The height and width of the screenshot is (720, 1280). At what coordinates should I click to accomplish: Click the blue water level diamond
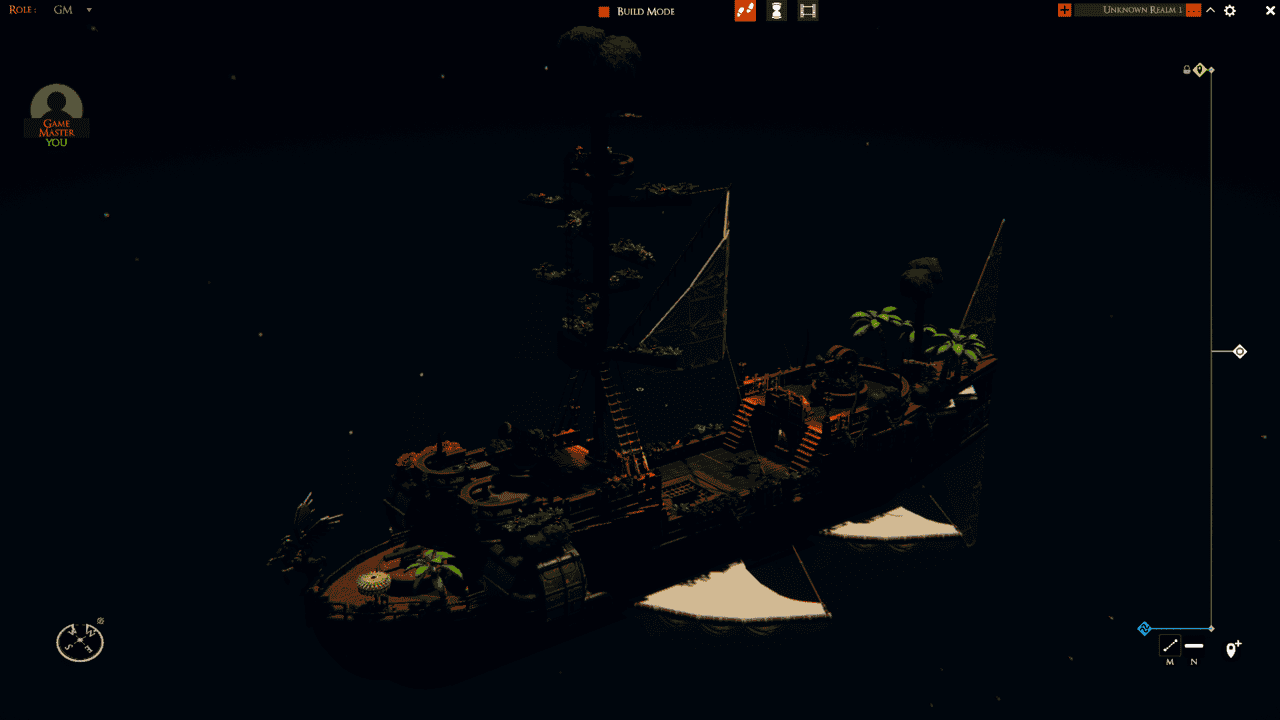tap(1145, 629)
